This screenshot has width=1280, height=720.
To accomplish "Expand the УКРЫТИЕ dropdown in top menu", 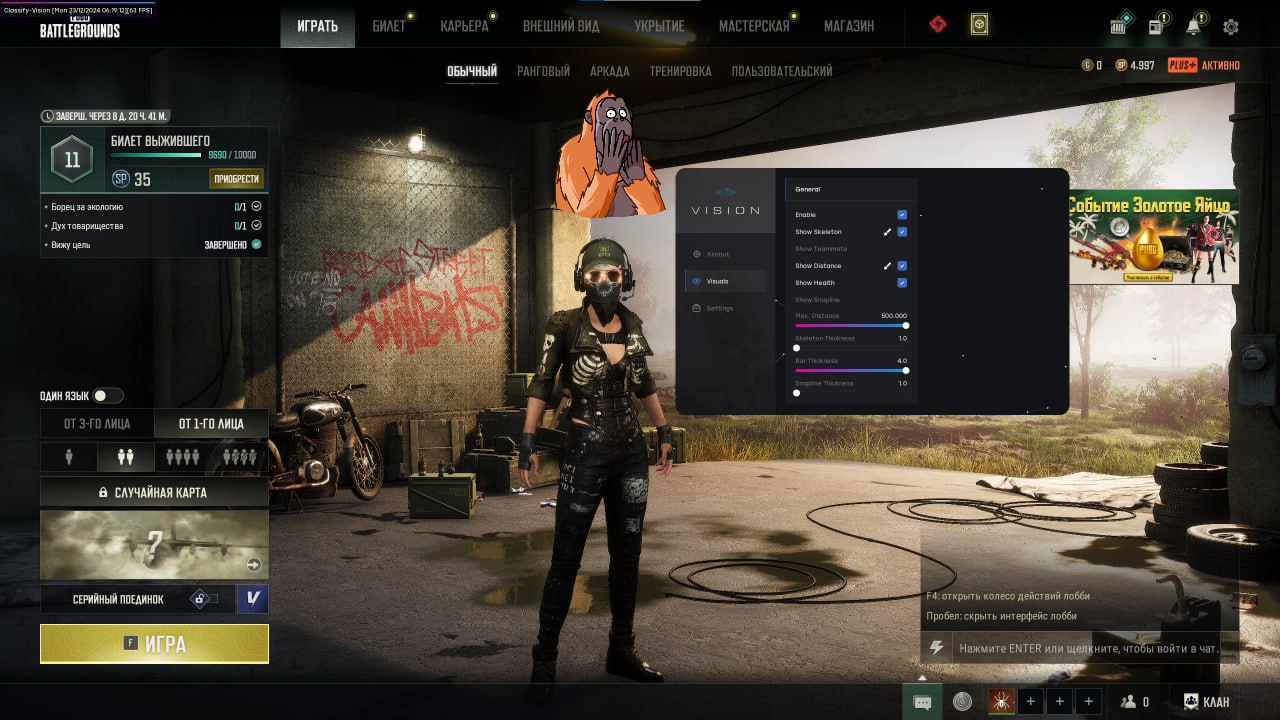I will pyautogui.click(x=660, y=27).
